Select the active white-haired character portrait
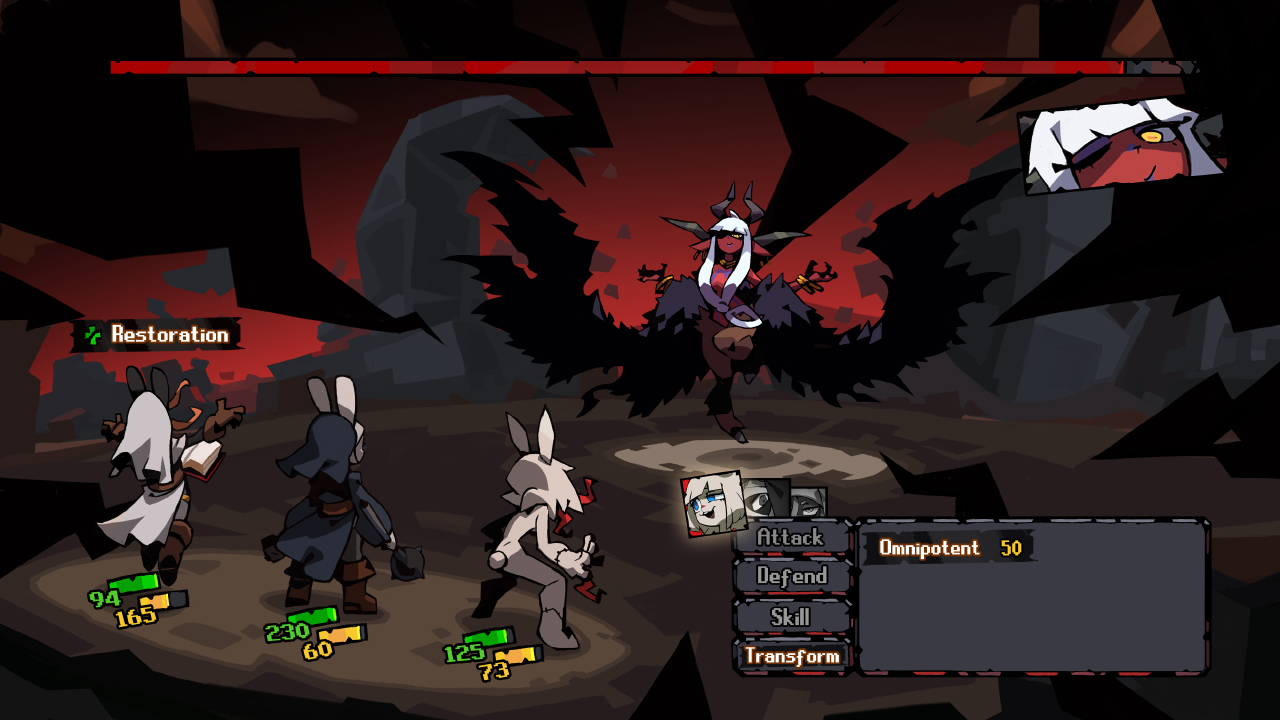 pos(713,504)
